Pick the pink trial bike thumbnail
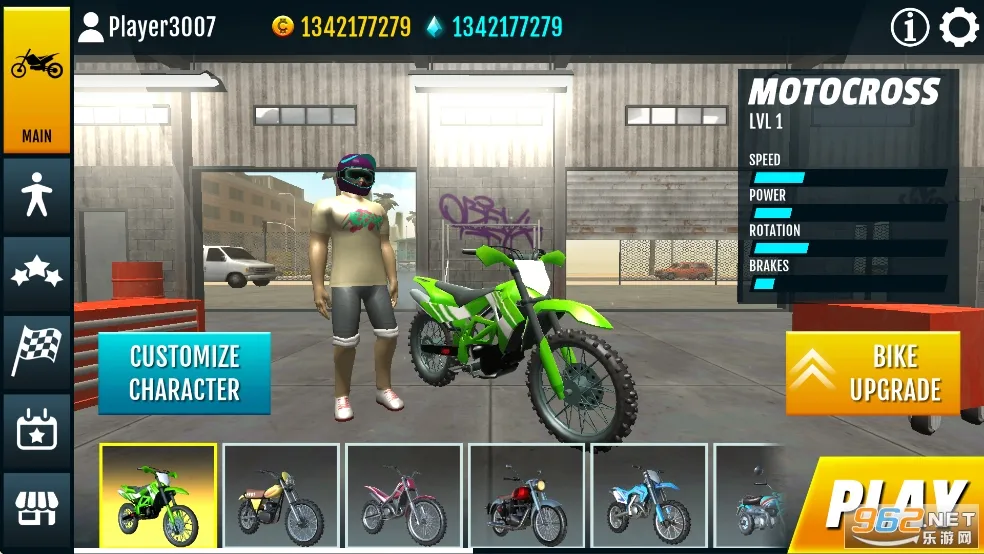 (x=404, y=497)
